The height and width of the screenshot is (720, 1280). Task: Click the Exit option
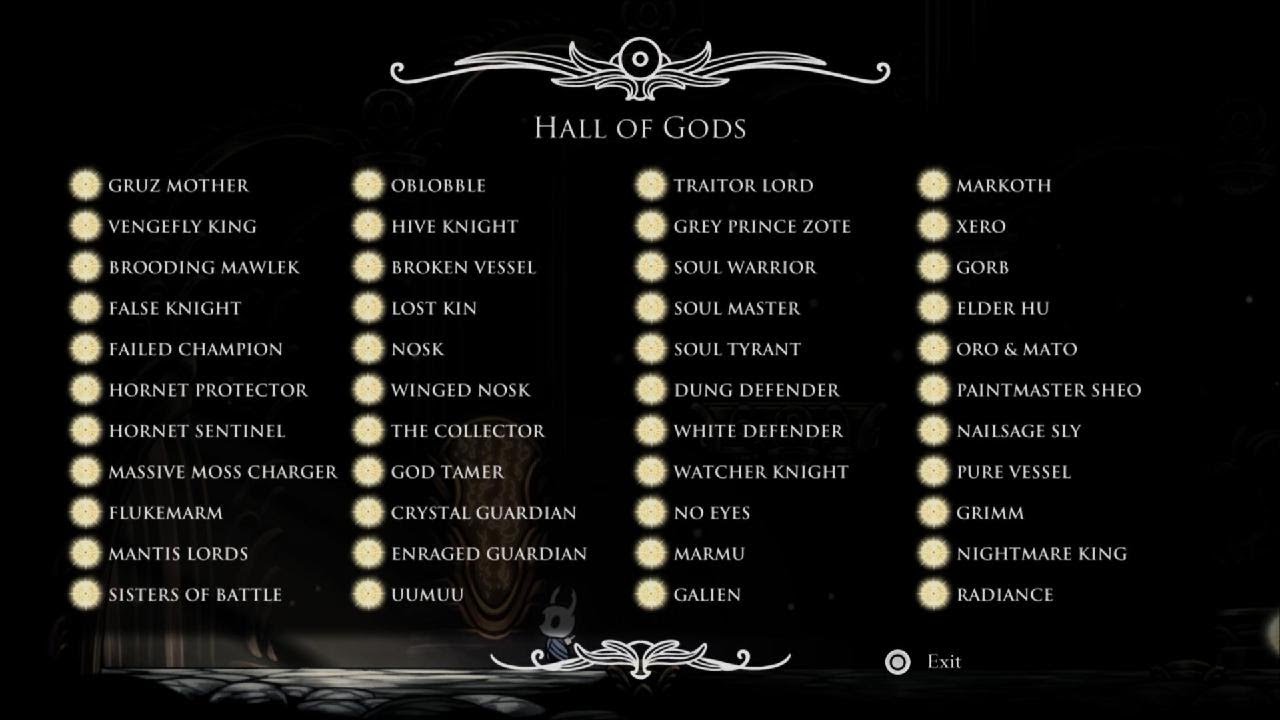pos(944,661)
